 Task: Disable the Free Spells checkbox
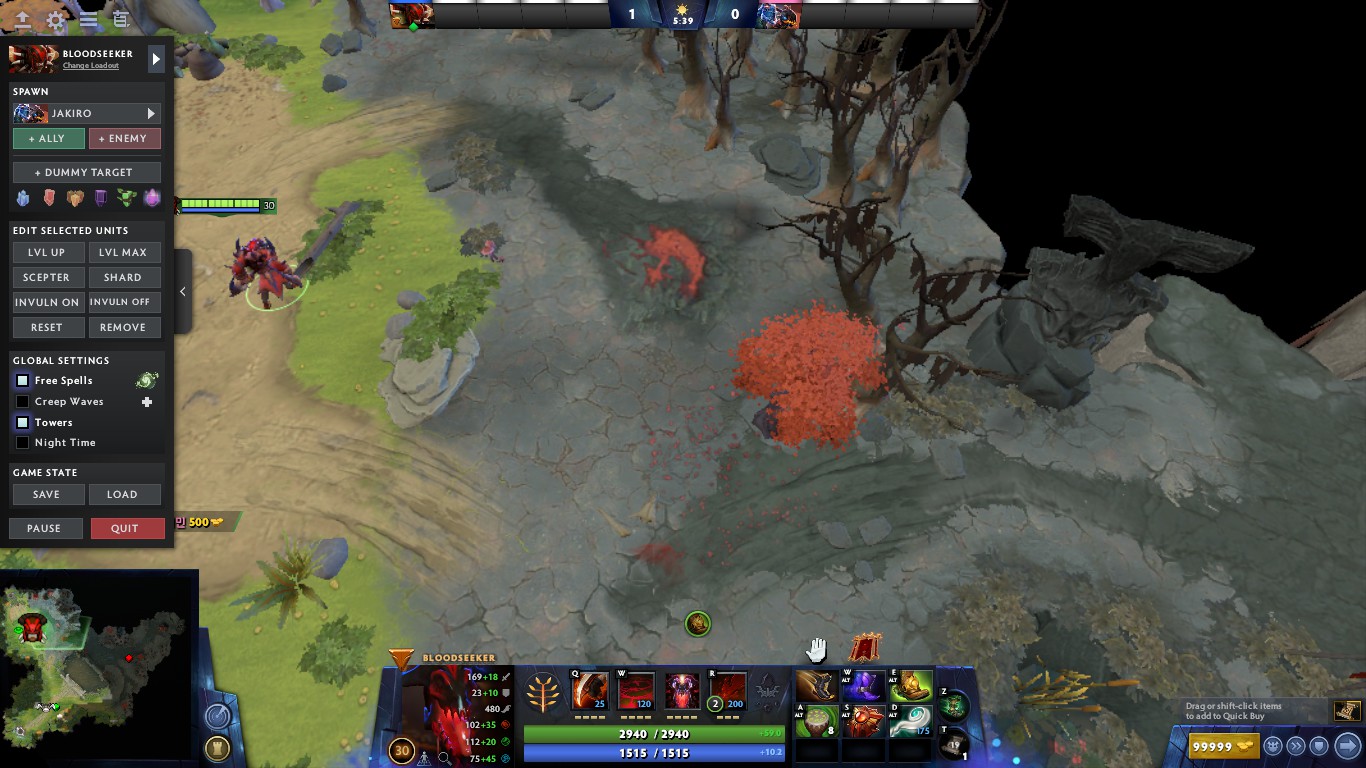pyautogui.click(x=22, y=380)
